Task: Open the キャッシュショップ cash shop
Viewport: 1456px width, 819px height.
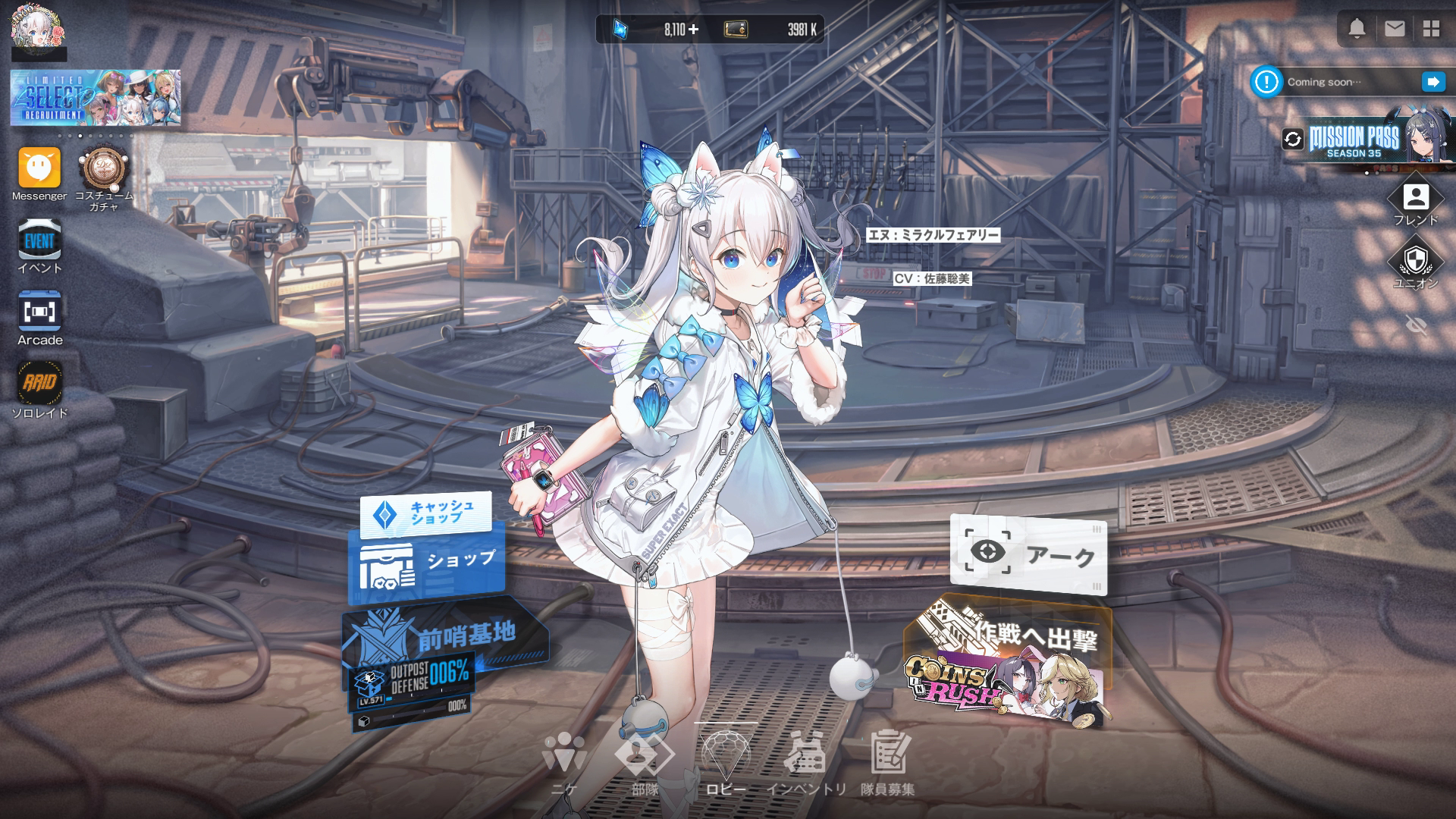Action: (426, 513)
